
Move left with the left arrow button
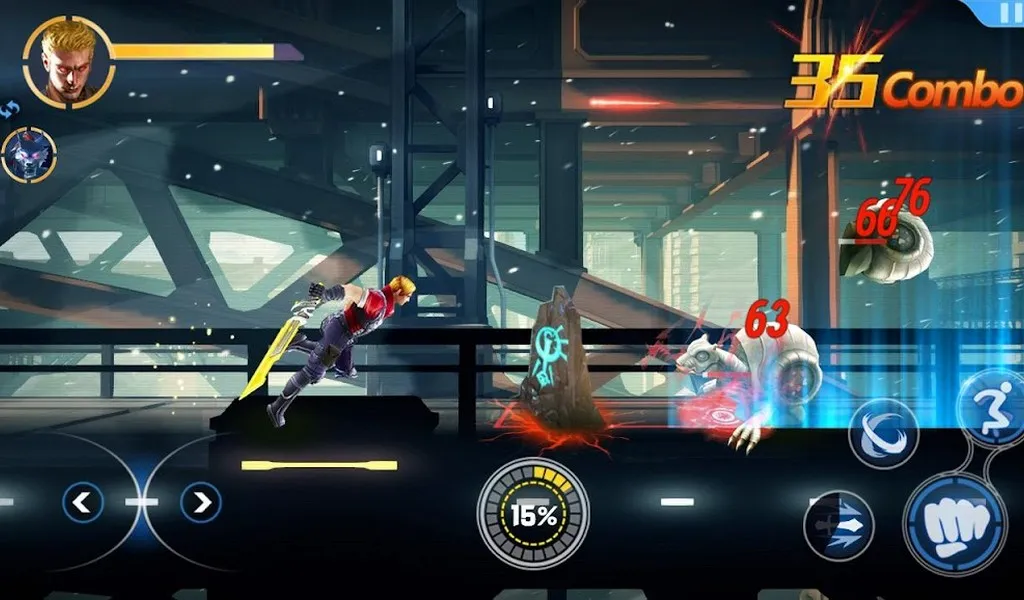(x=82, y=502)
